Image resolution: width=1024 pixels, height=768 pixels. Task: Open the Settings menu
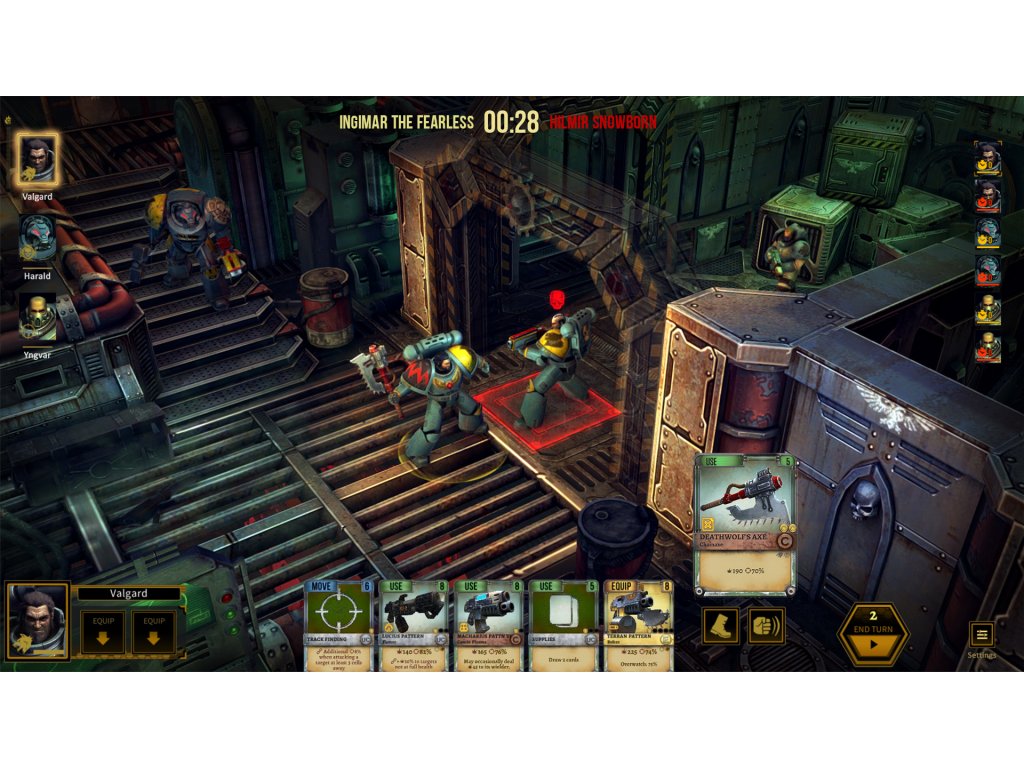pos(981,634)
